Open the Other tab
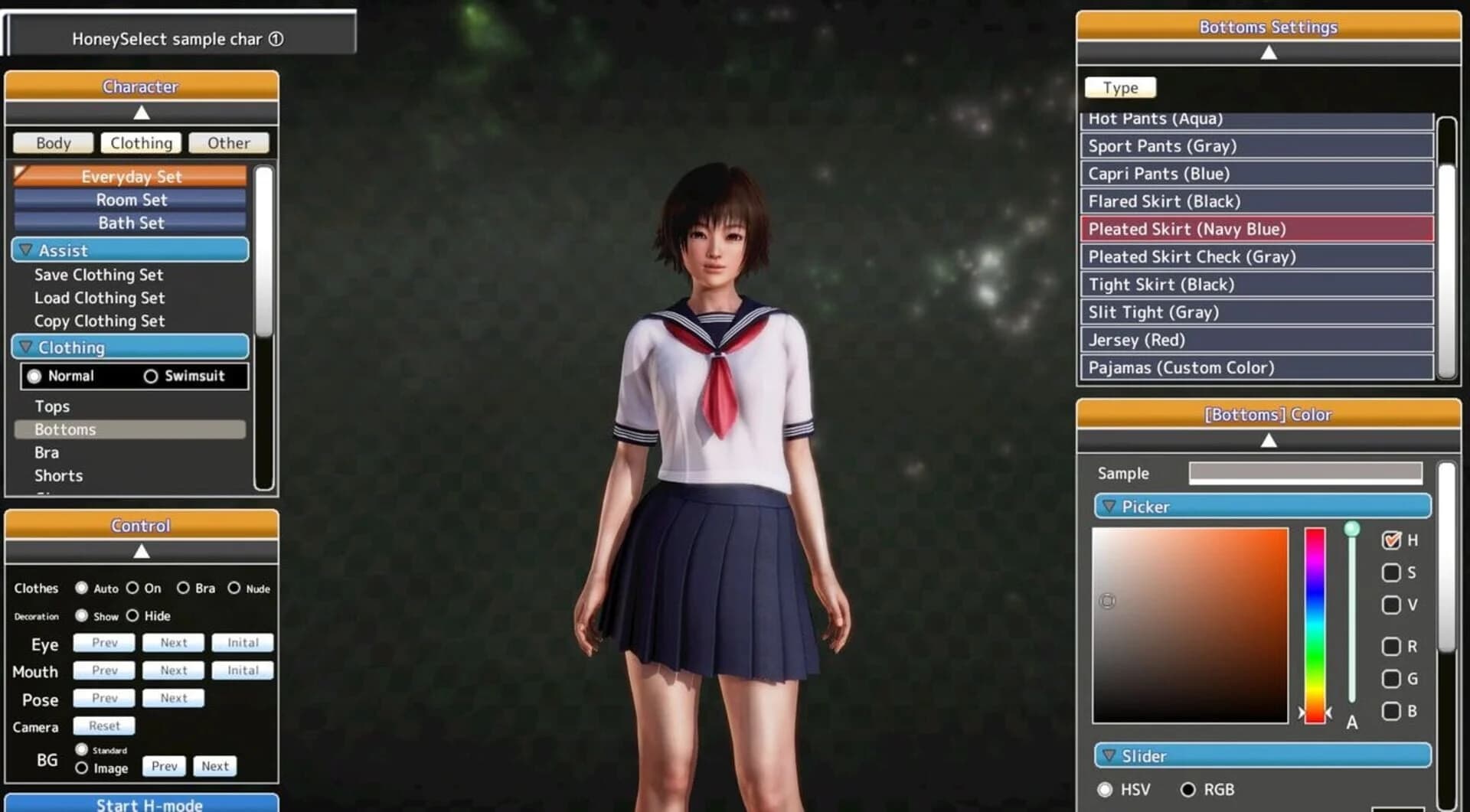This screenshot has width=1470, height=812. (227, 142)
